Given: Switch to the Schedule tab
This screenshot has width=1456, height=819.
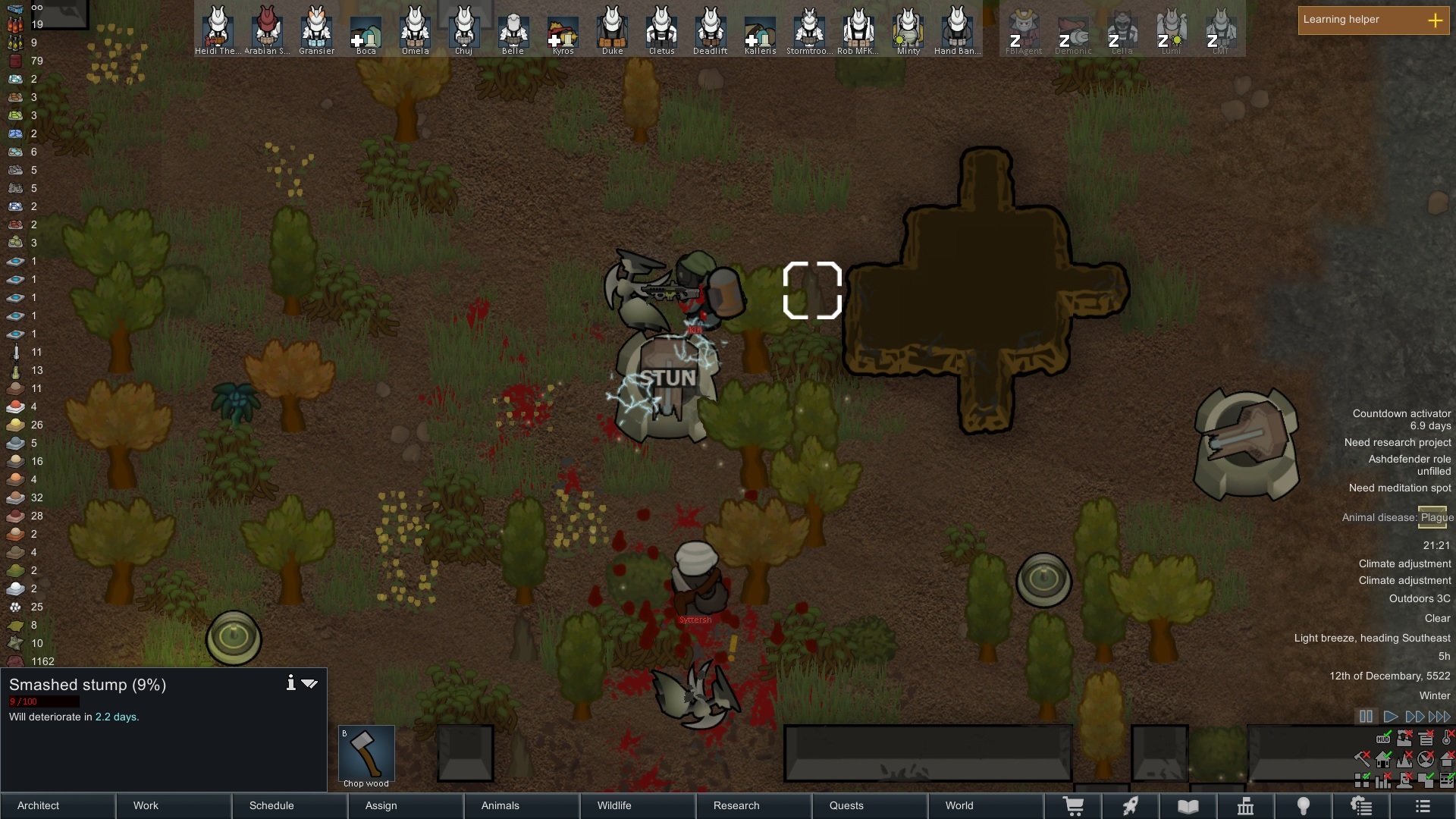Looking at the screenshot, I should point(271,805).
